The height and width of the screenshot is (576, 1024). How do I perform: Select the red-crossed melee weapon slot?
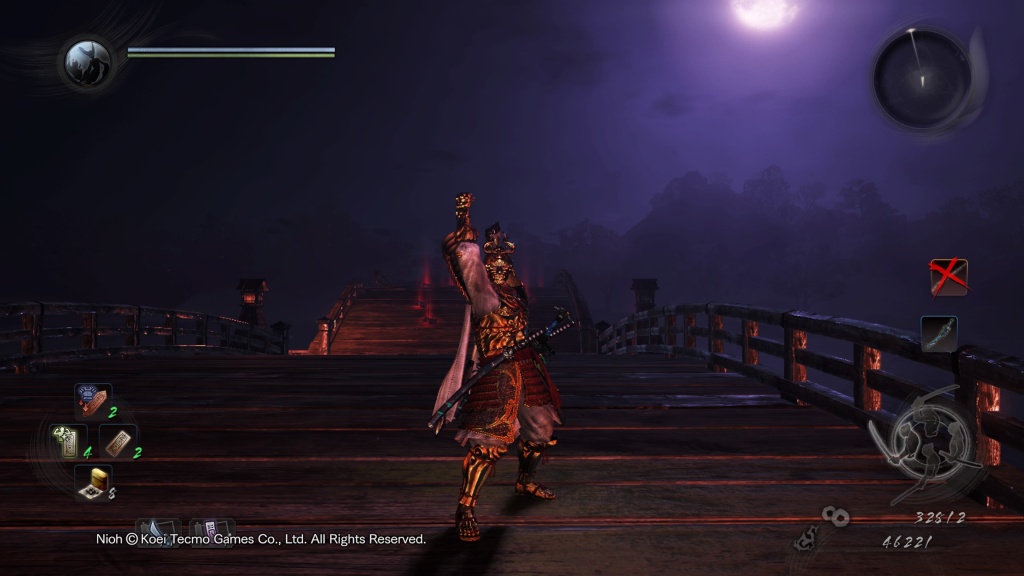click(948, 277)
